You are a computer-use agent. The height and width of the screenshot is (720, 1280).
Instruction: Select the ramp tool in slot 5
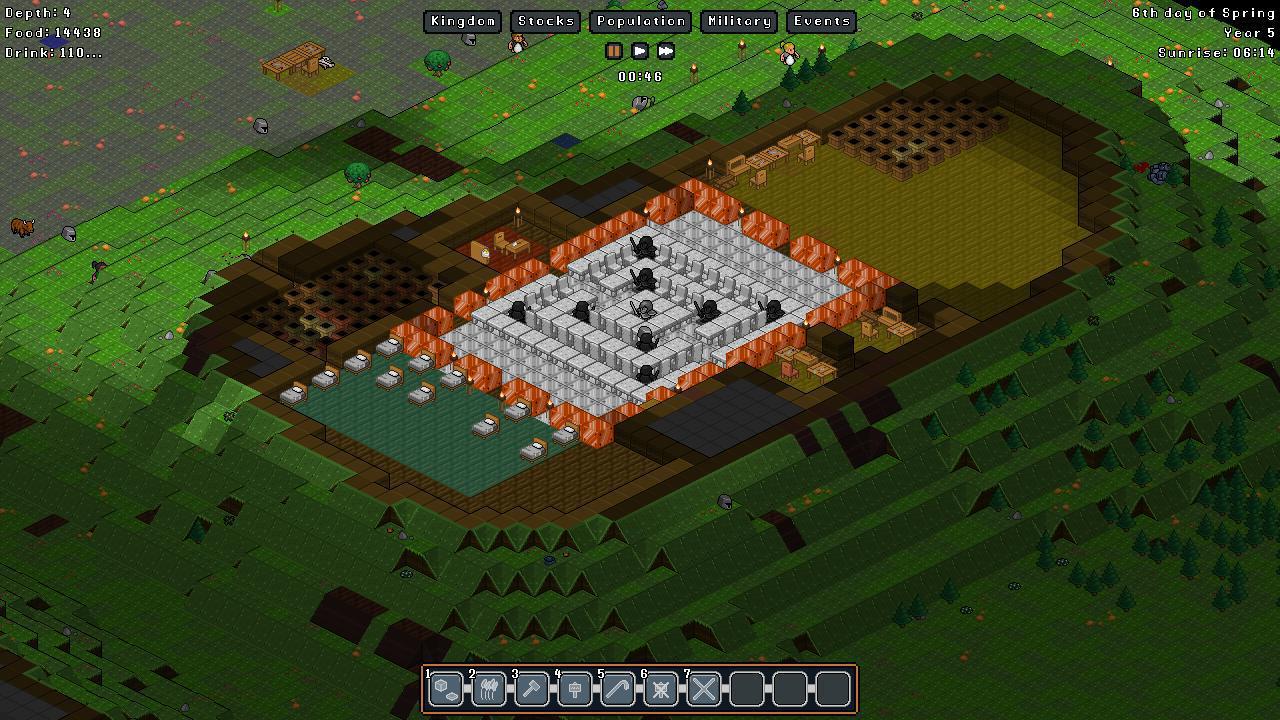pyautogui.click(x=617, y=688)
